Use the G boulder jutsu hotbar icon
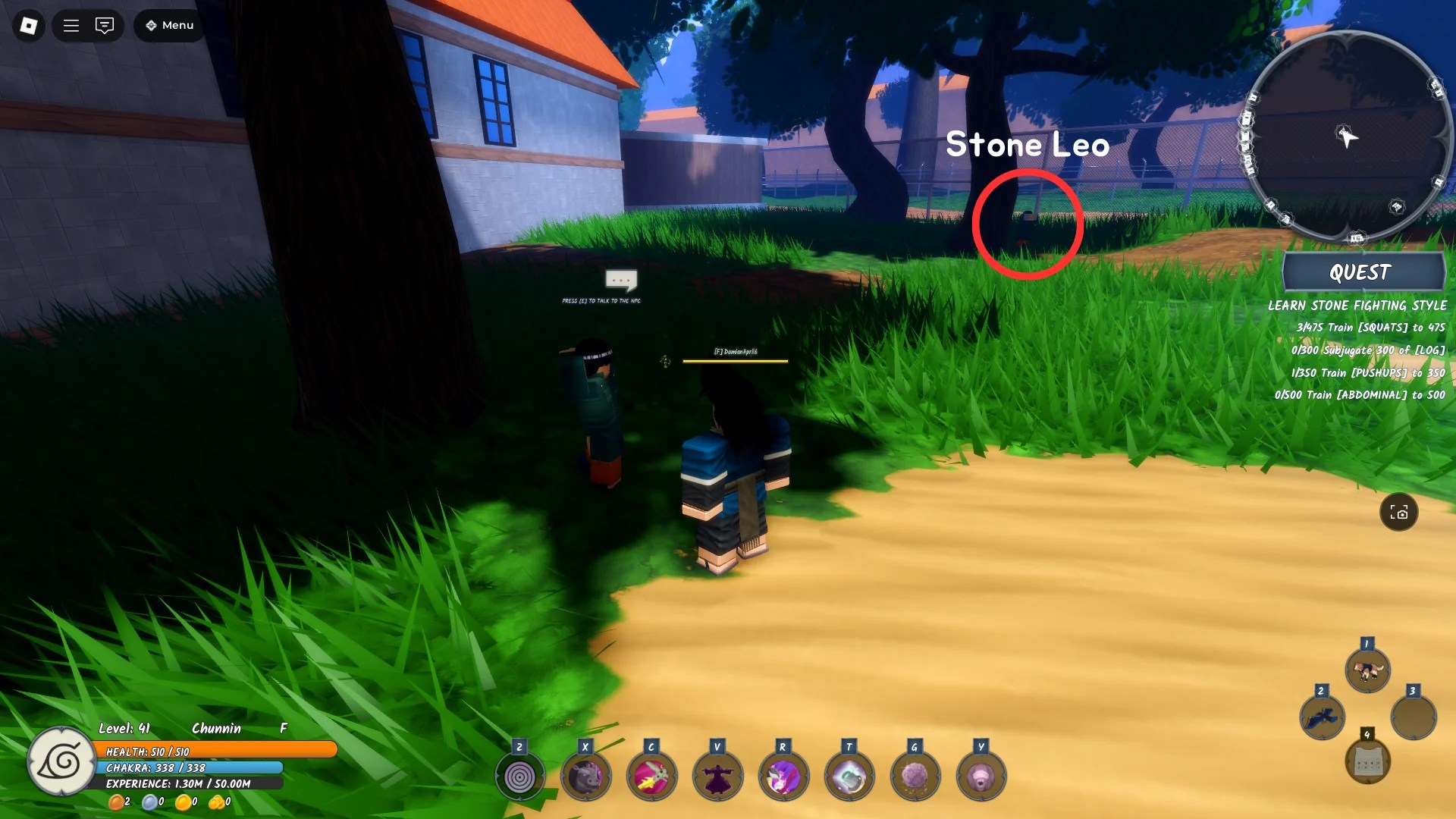 click(x=915, y=775)
